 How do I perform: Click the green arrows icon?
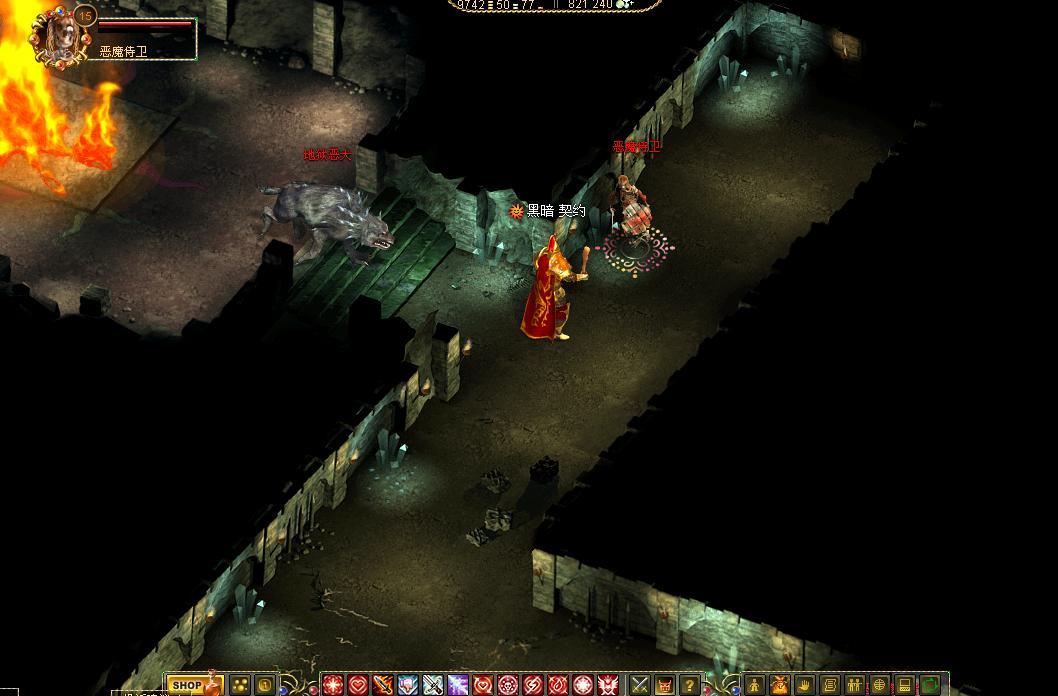930,685
